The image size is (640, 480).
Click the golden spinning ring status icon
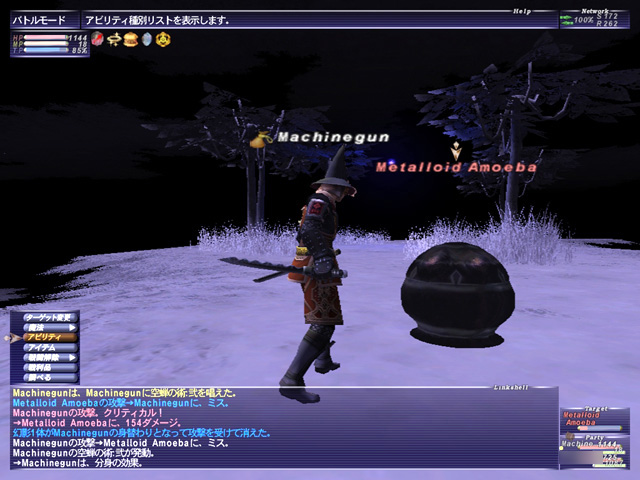pyautogui.click(x=114, y=39)
